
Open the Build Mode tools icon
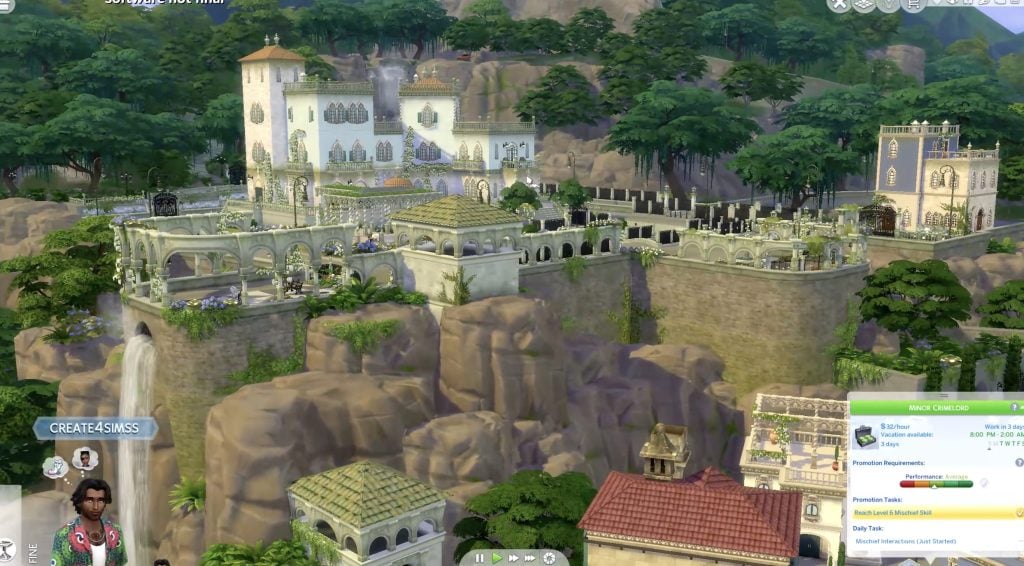tap(841, 5)
